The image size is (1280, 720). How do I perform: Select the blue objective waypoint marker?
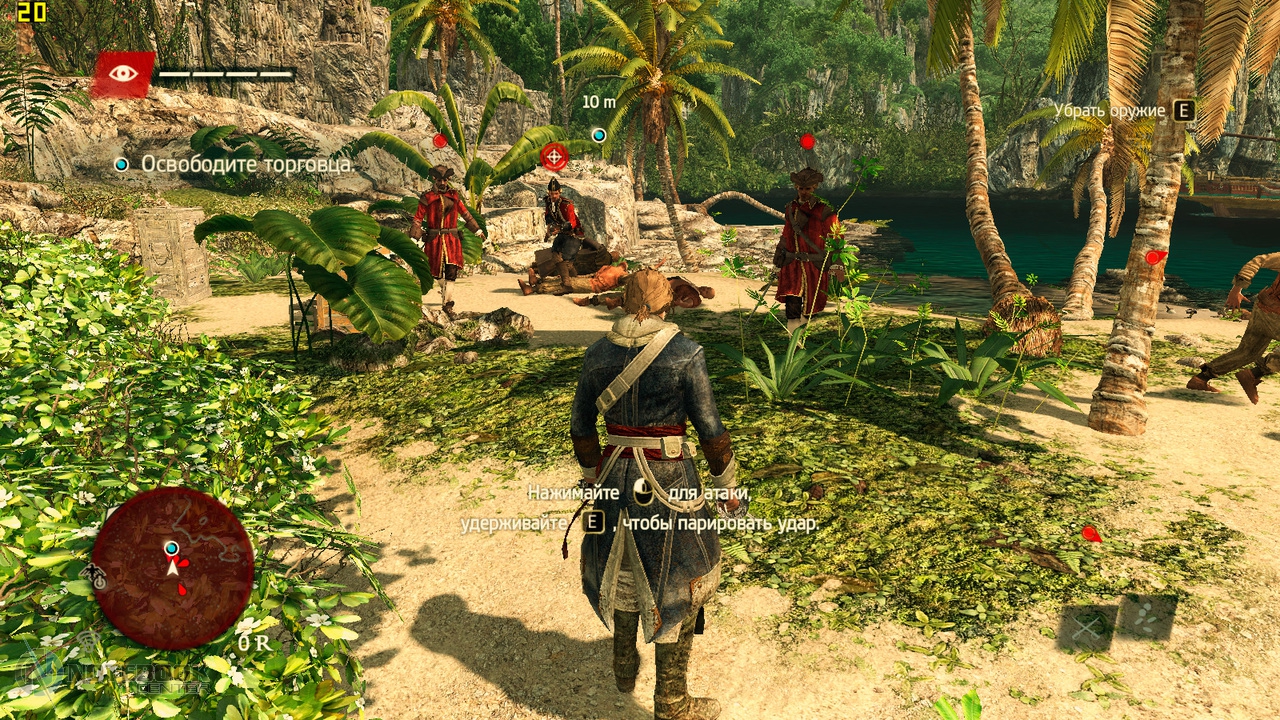point(599,135)
